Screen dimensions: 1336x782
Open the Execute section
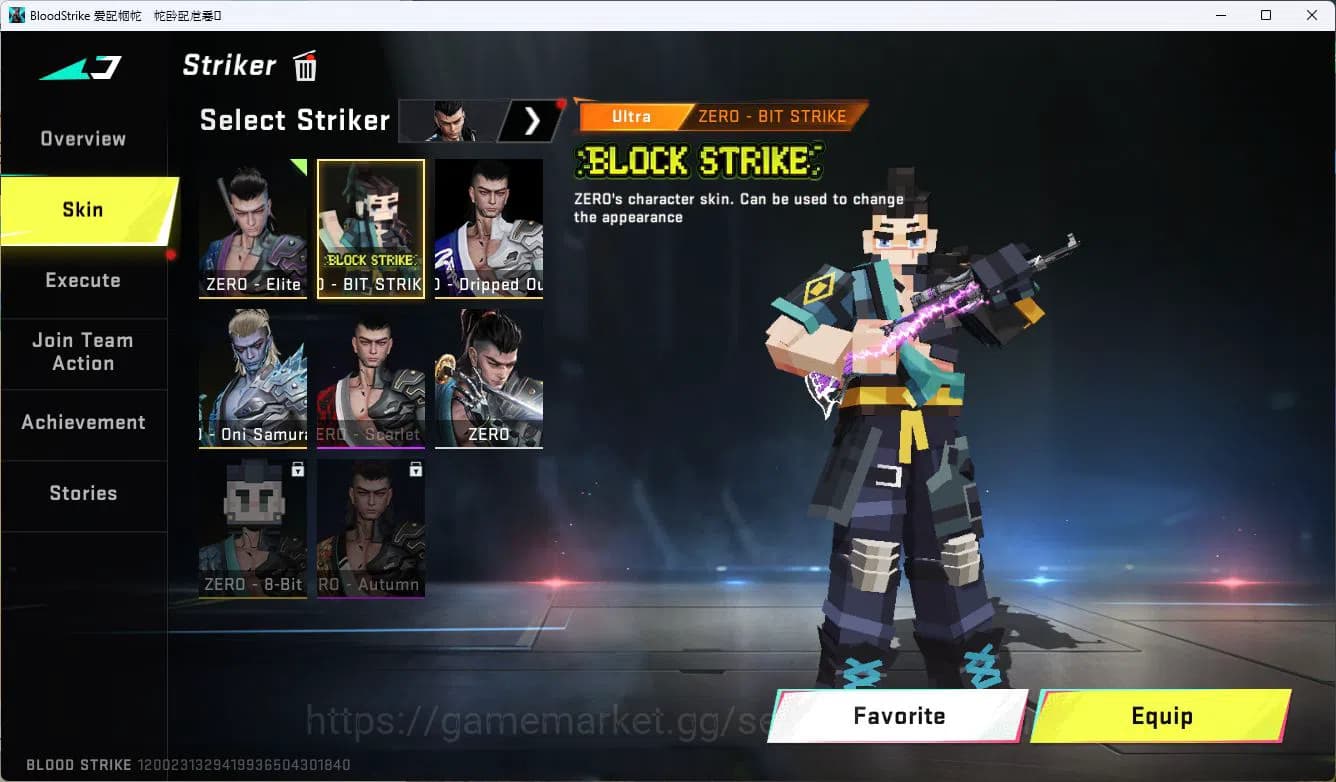pos(84,280)
